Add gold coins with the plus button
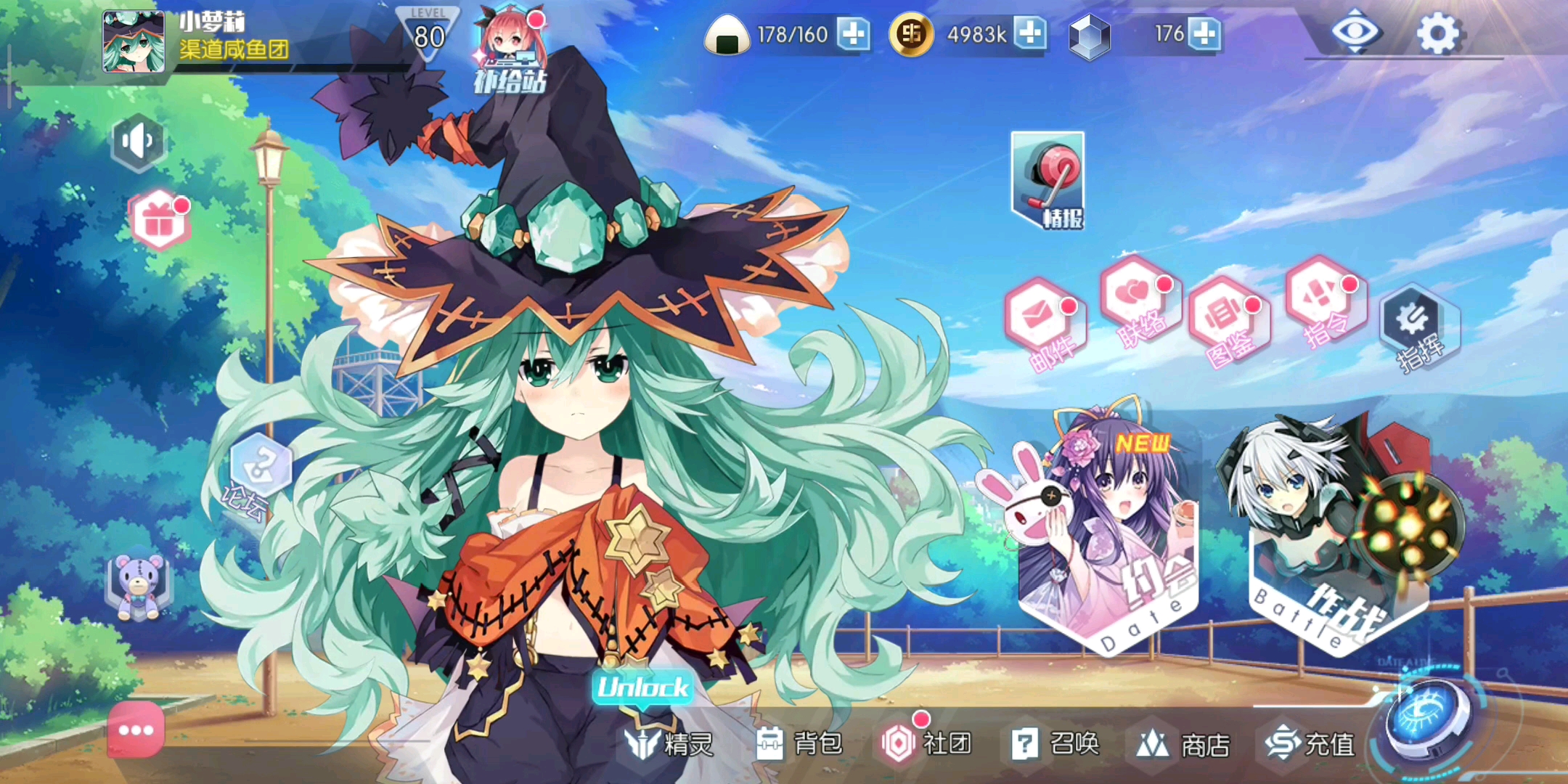The height and width of the screenshot is (784, 1568). (x=1031, y=34)
